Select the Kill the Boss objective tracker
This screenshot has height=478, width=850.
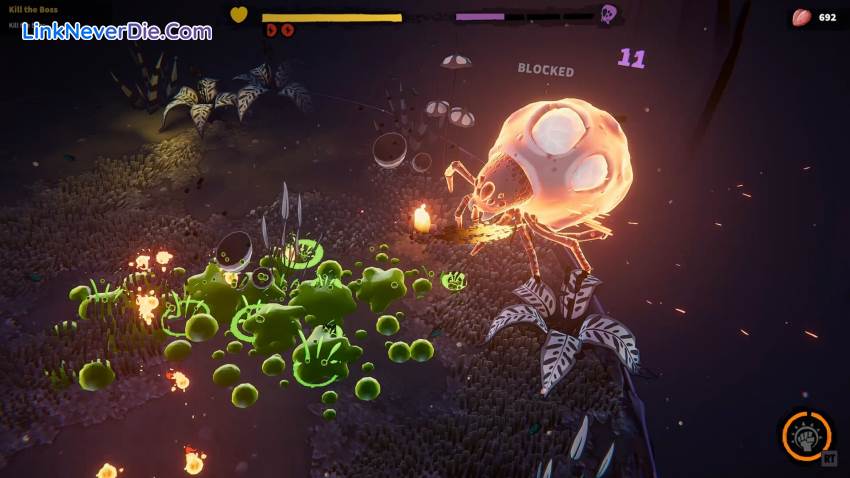click(x=34, y=10)
